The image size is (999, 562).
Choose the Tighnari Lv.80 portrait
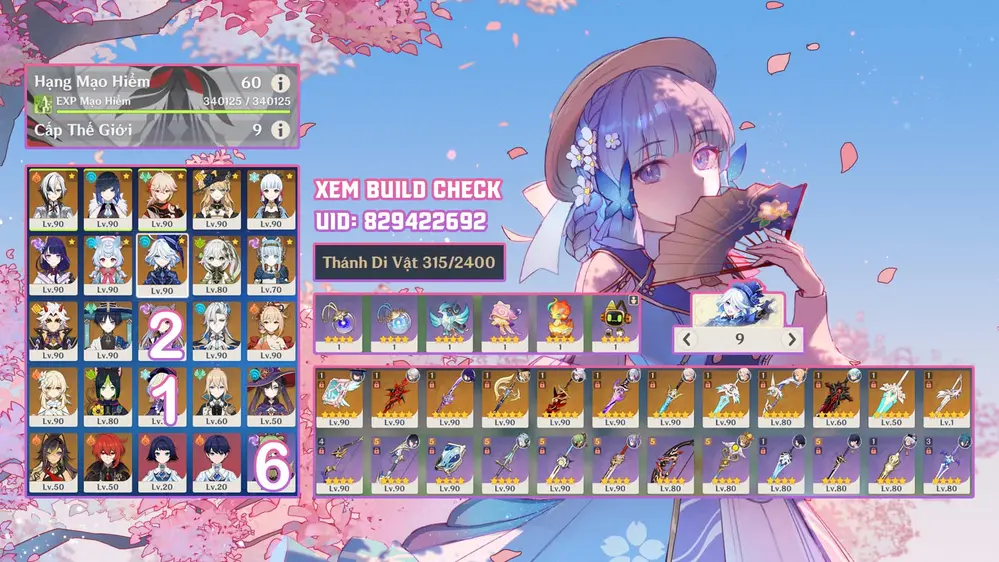[107, 396]
